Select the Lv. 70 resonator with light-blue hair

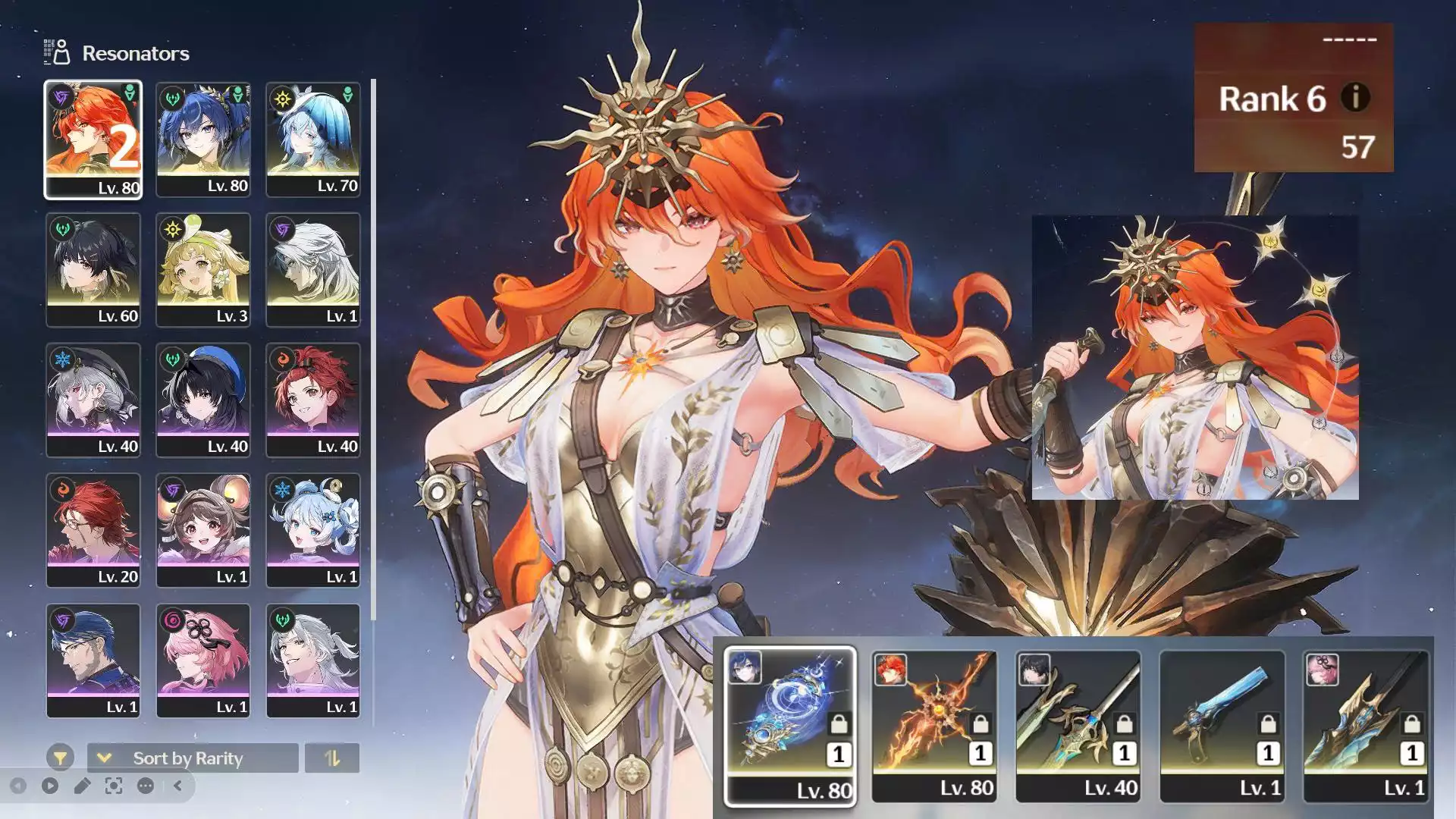(x=313, y=140)
